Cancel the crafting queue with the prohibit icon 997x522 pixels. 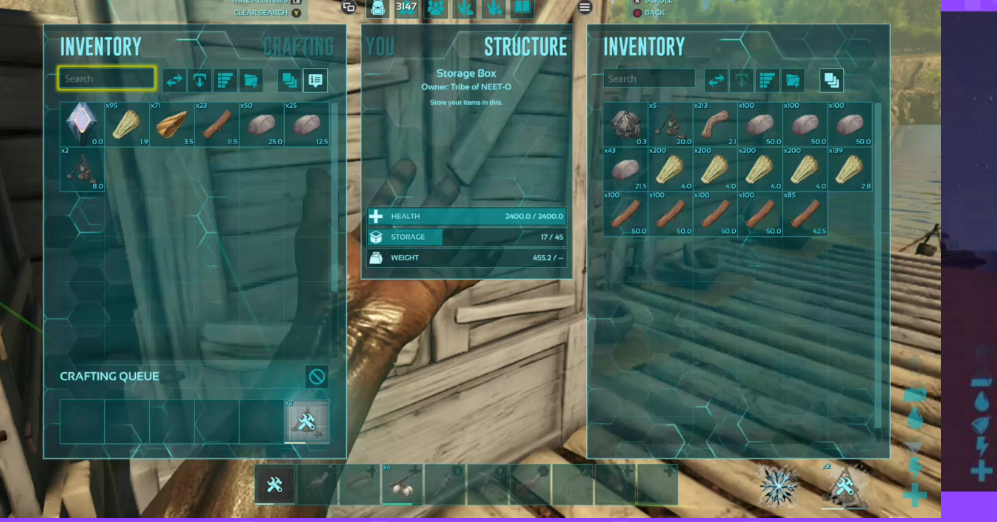tap(316, 377)
